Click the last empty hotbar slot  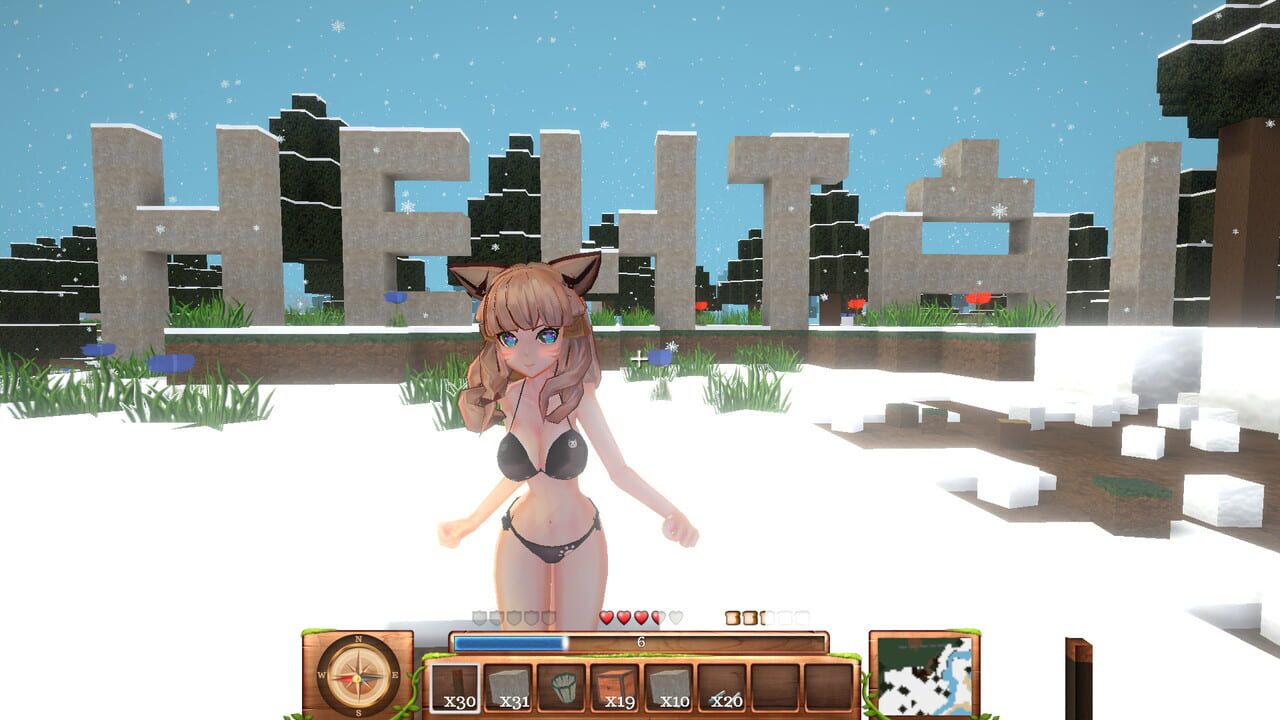point(830,686)
